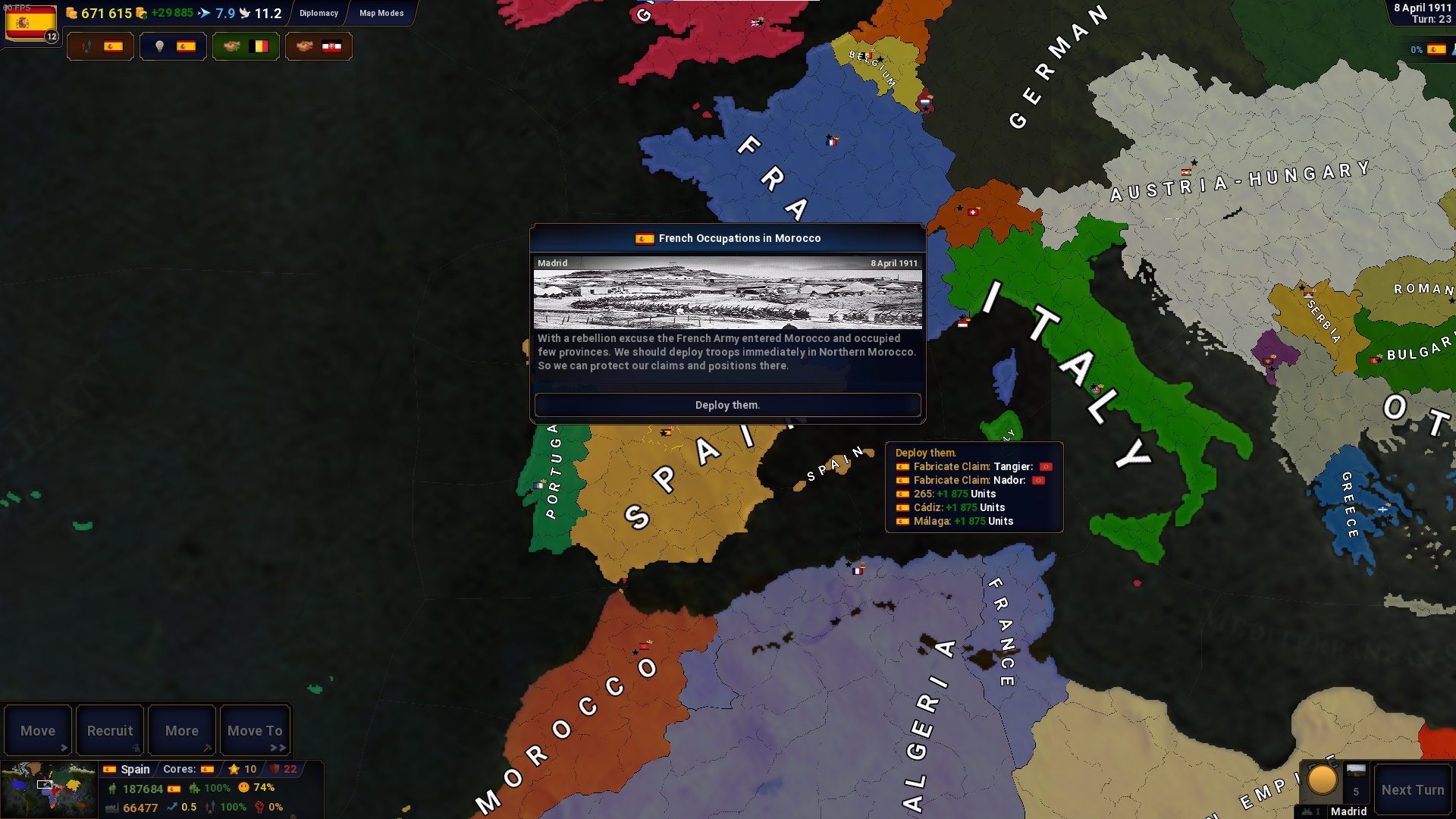Screen dimensions: 1456x819
Task: Click the orange circle beside the terrain panel
Action: tap(1322, 780)
